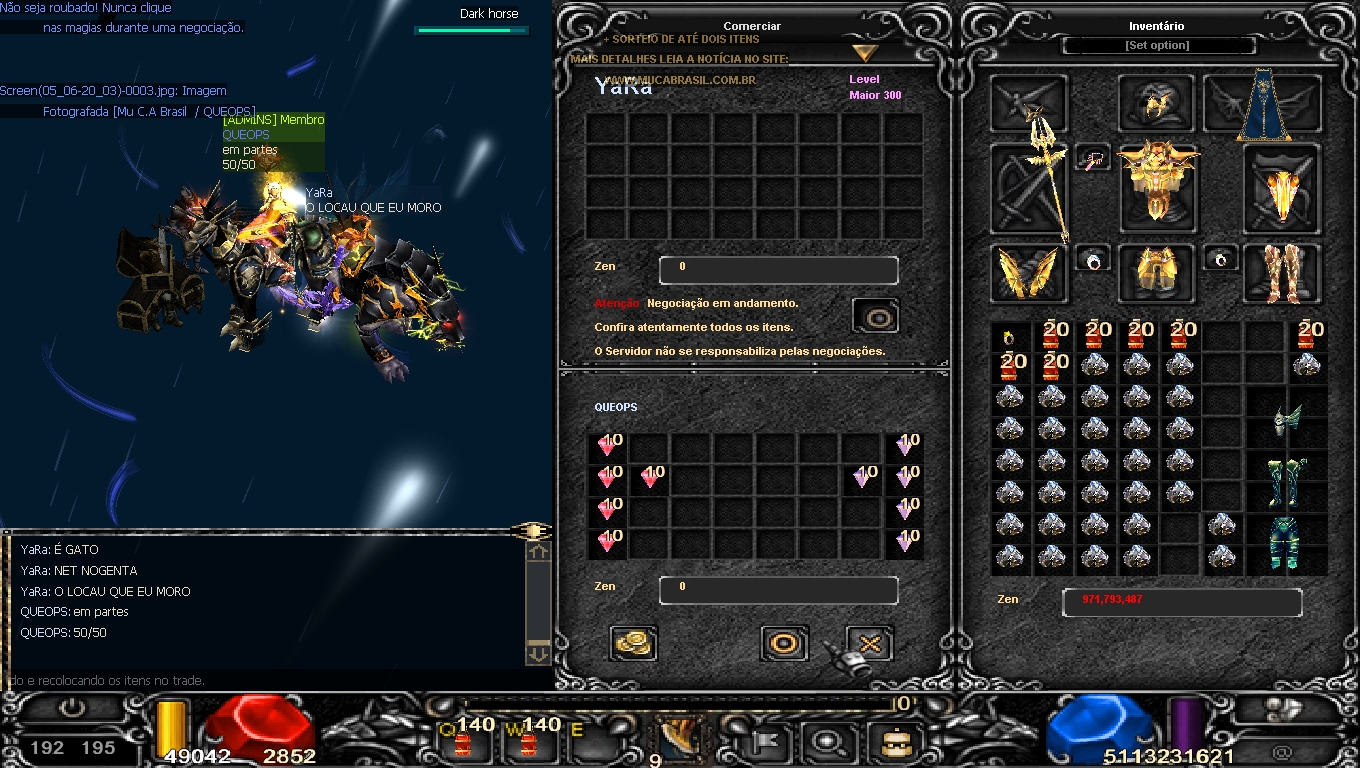Select the blue cape equipment slot
This screenshot has width=1360, height=768.
click(1264, 104)
